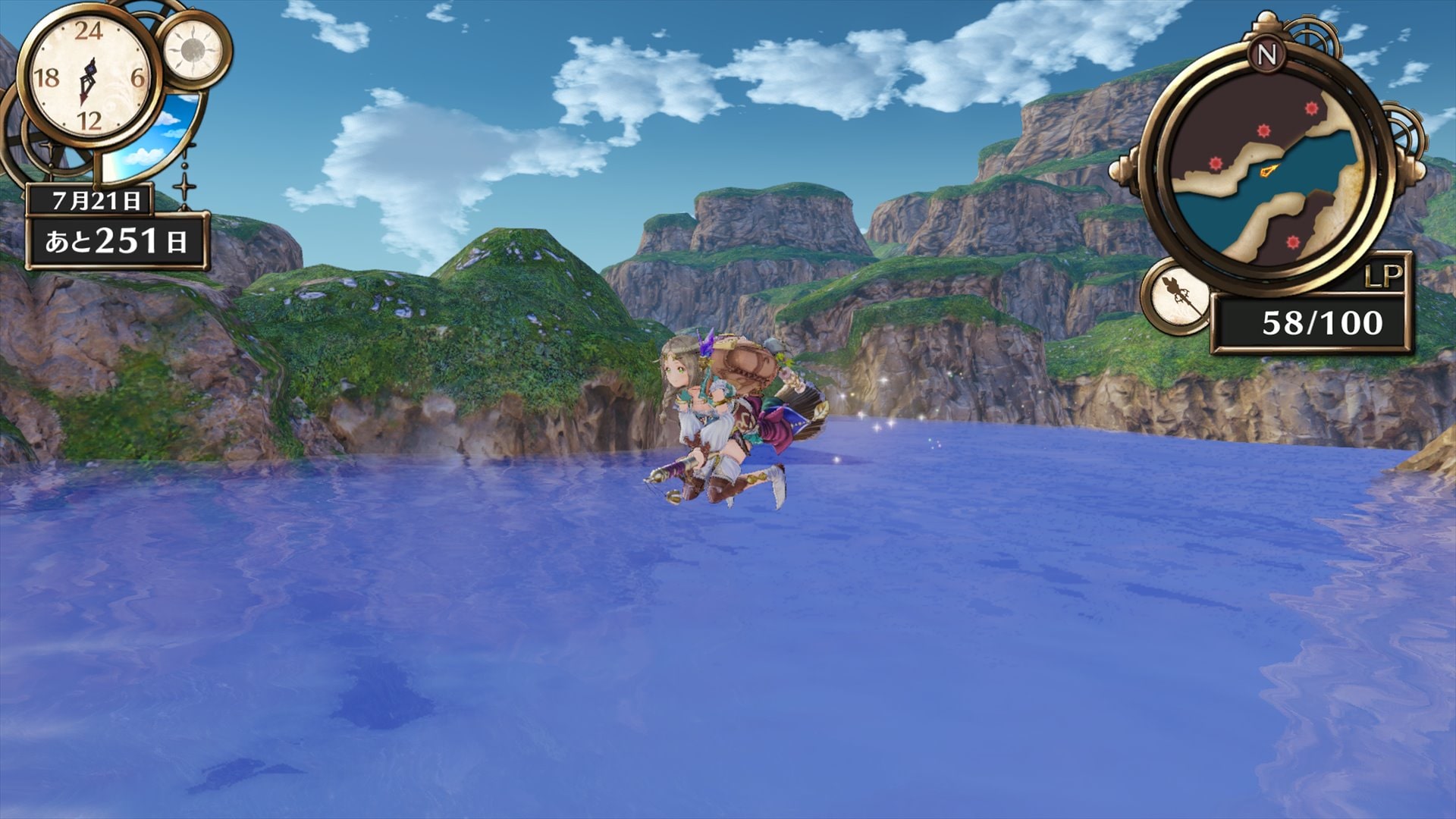Click the red enemy marker left side of minimap
The width and height of the screenshot is (1456, 819).
point(1216,162)
